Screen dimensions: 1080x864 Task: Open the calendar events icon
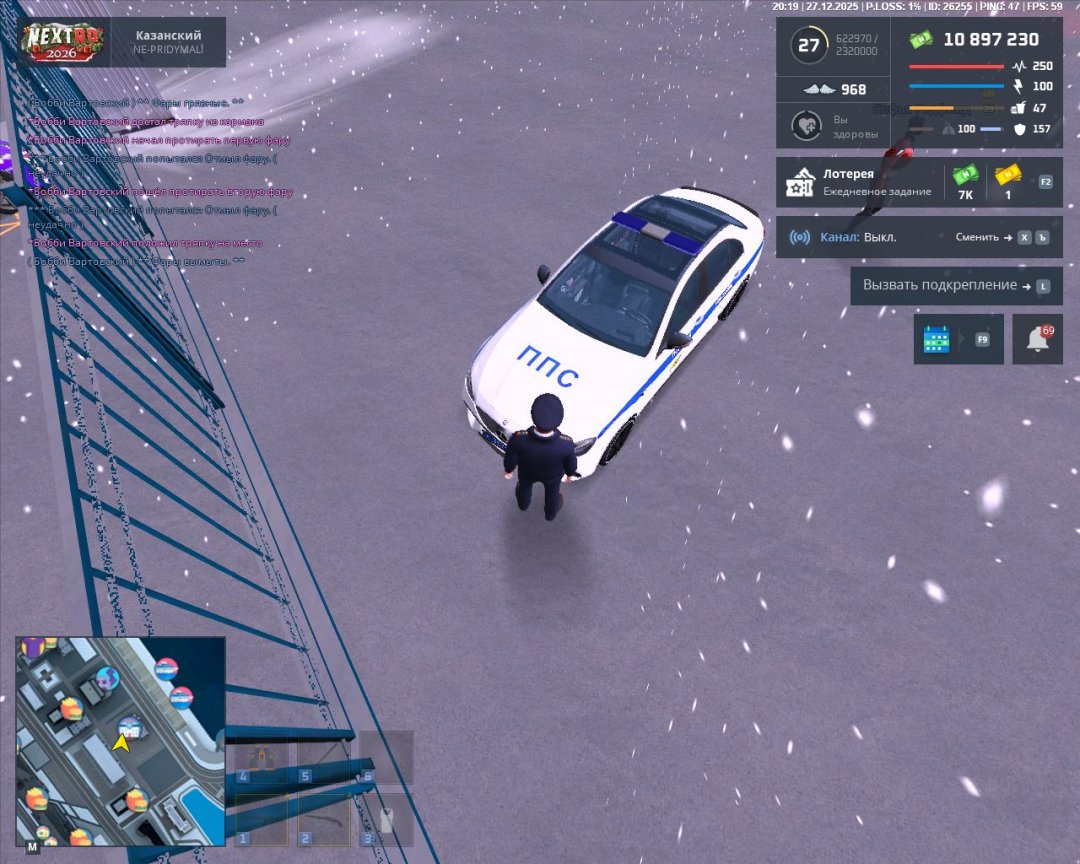click(x=937, y=340)
